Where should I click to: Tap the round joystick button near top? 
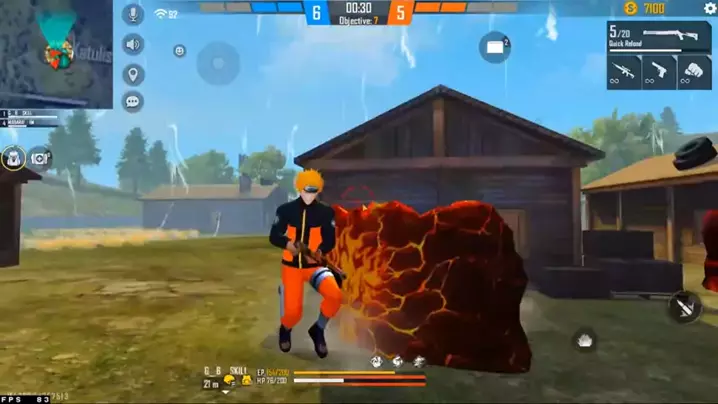click(218, 63)
